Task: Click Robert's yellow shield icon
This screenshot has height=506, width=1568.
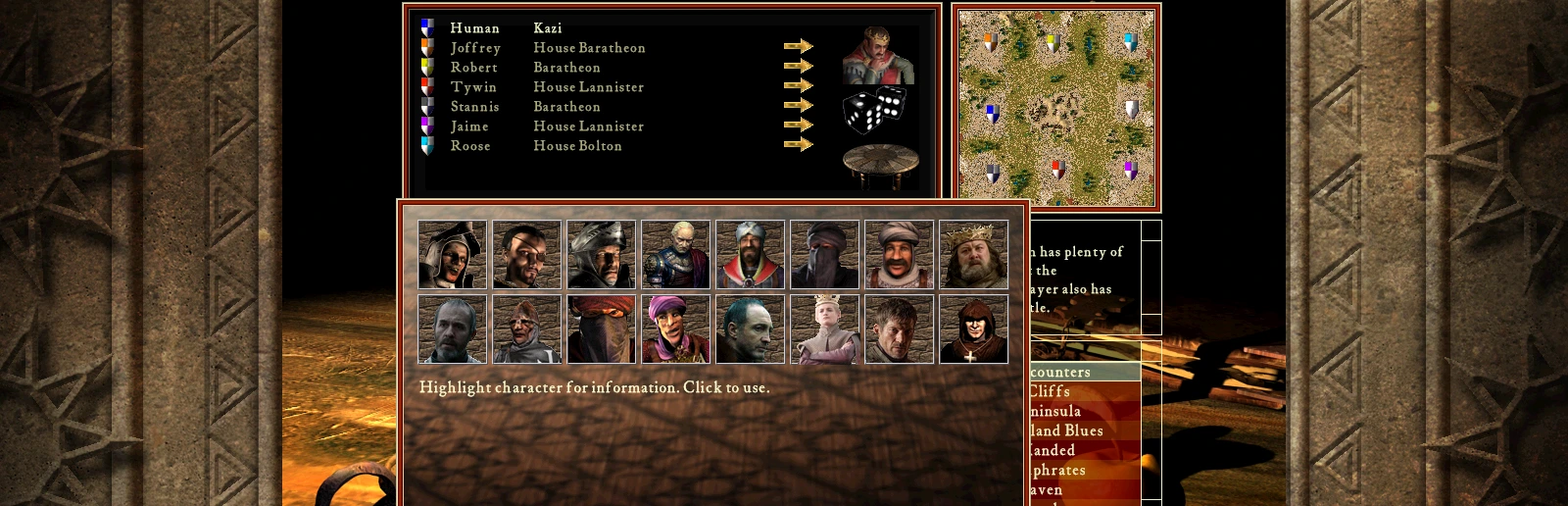Action: pos(427,68)
